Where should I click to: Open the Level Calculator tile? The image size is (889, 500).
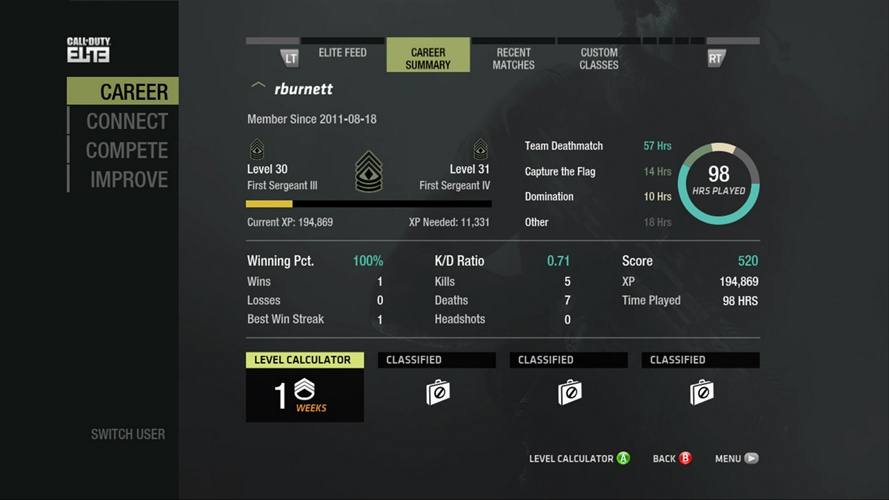(305, 387)
